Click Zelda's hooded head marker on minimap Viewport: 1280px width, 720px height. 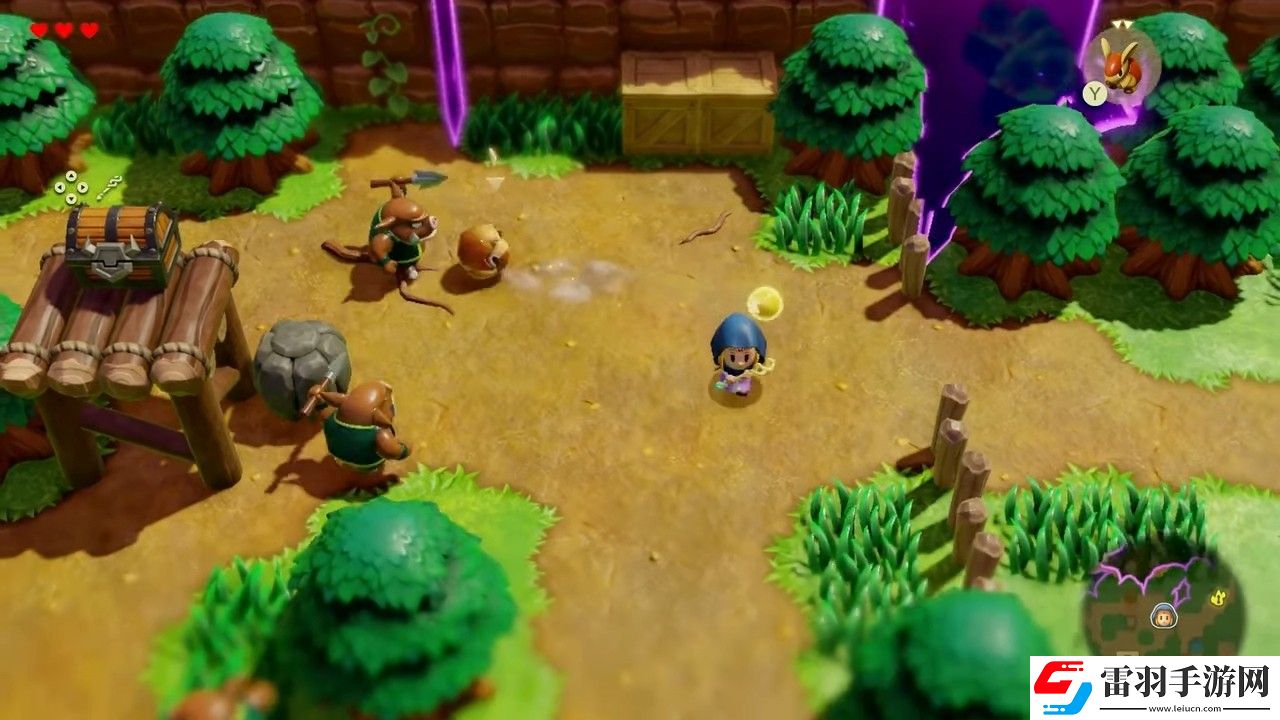(x=1163, y=615)
